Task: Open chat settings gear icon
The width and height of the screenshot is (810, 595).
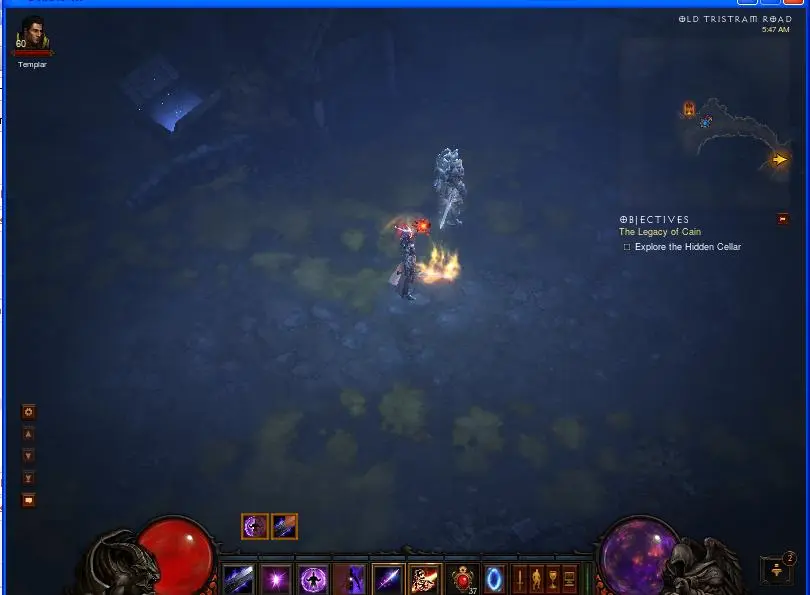Action: pyautogui.click(x=29, y=412)
